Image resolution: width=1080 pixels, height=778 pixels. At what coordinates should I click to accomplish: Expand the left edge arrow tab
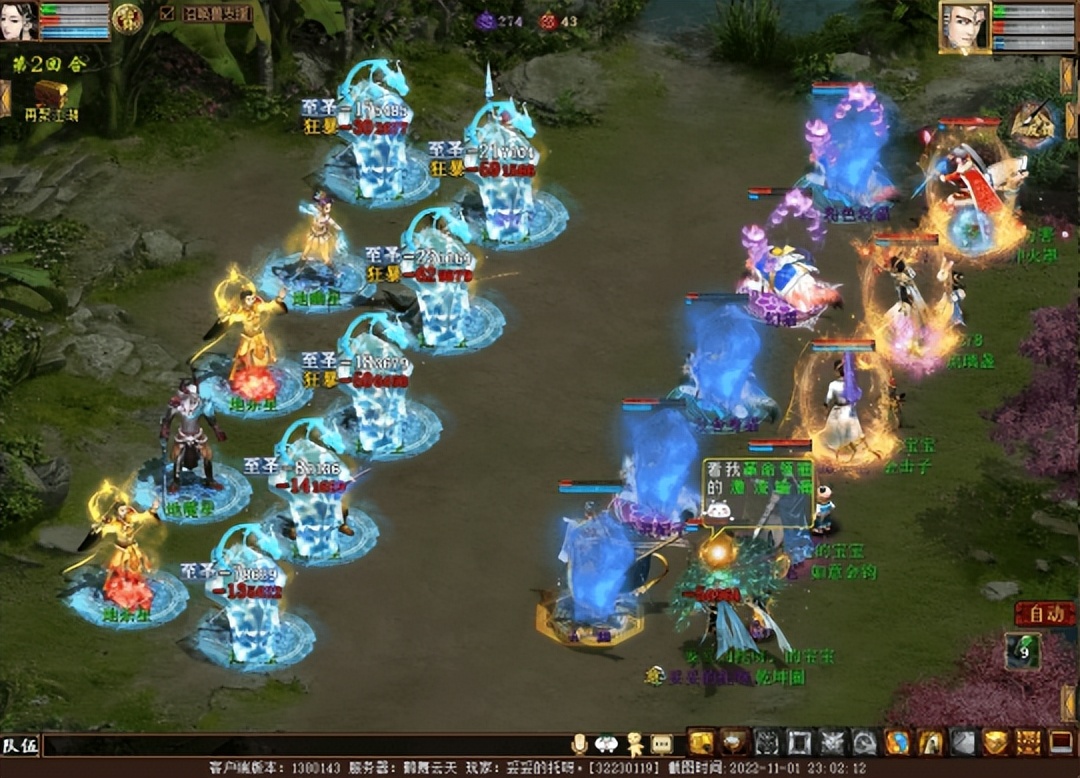click(x=5, y=97)
